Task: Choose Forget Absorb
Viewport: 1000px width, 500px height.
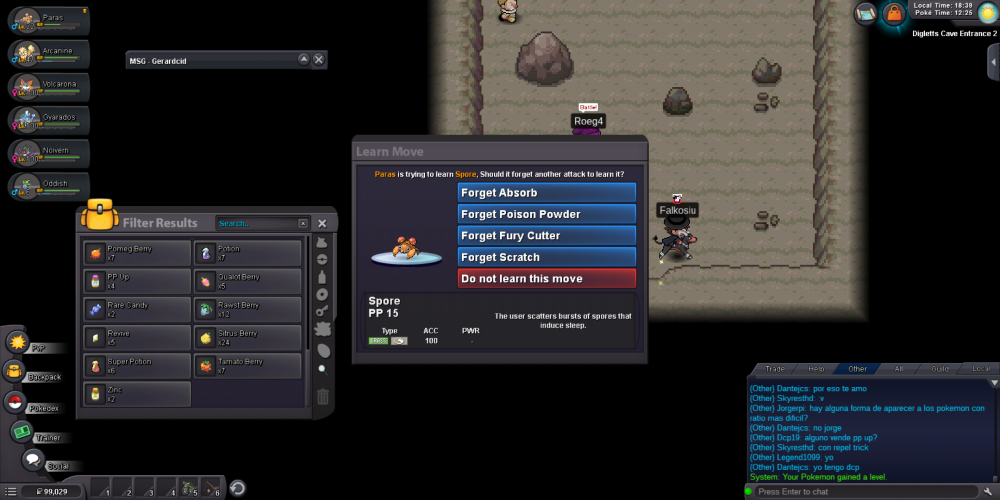Action: point(546,193)
